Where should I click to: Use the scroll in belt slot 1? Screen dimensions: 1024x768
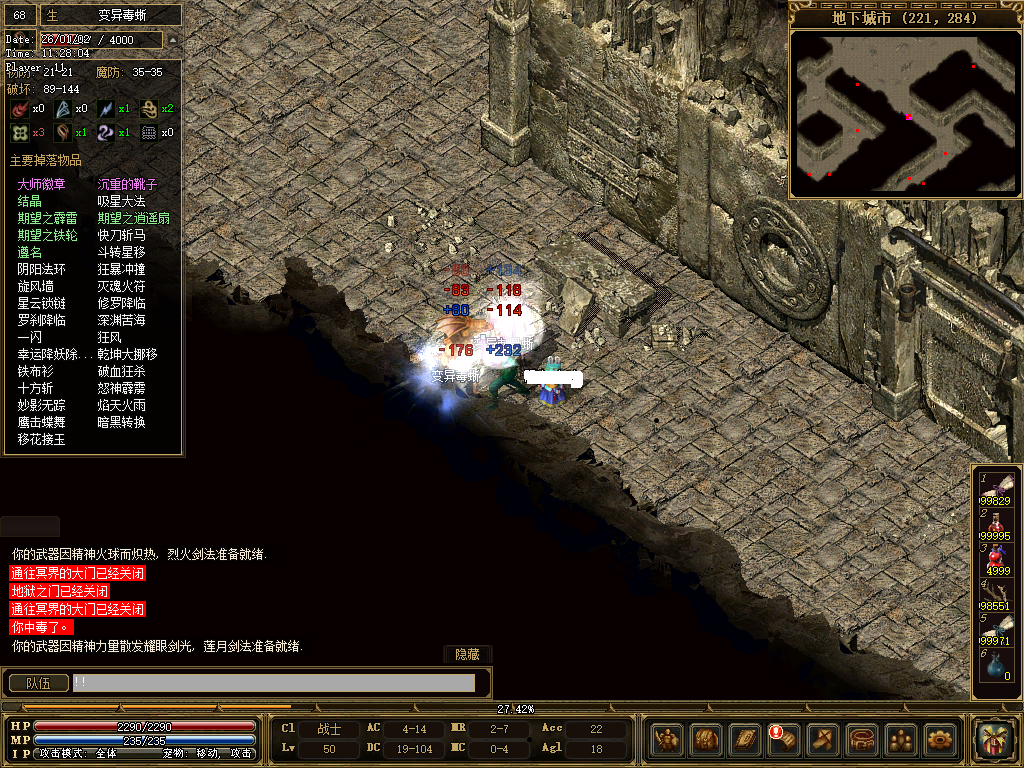pos(997,488)
